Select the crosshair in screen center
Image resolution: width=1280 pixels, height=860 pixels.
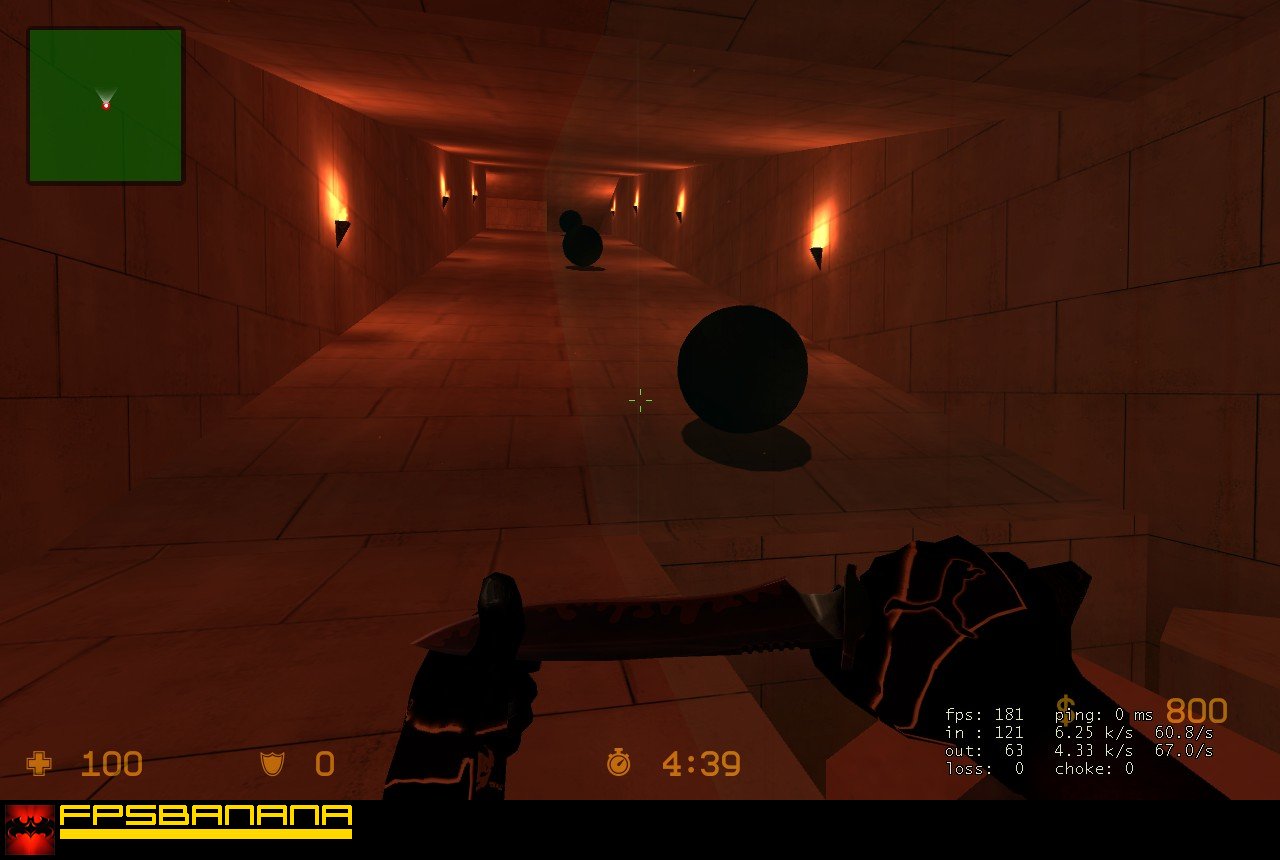639,400
